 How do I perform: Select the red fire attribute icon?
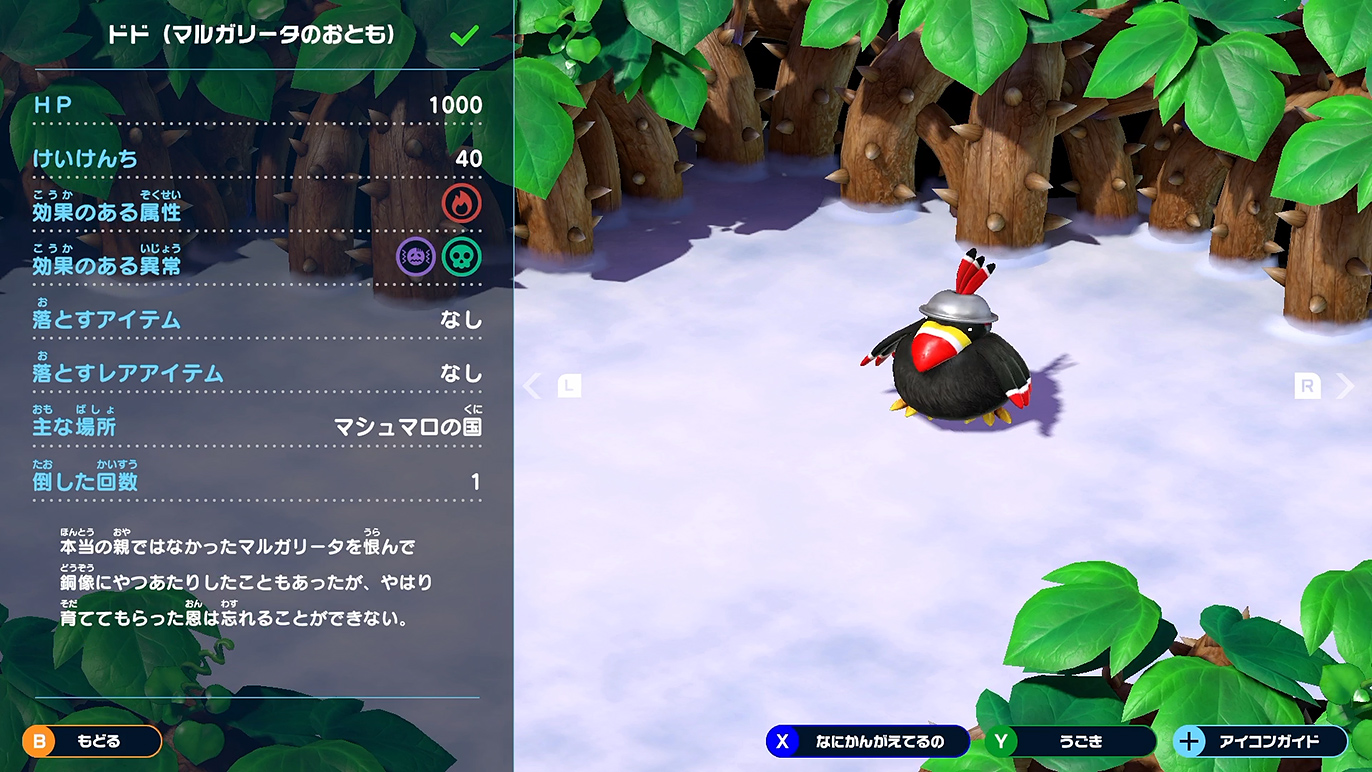(x=461, y=204)
